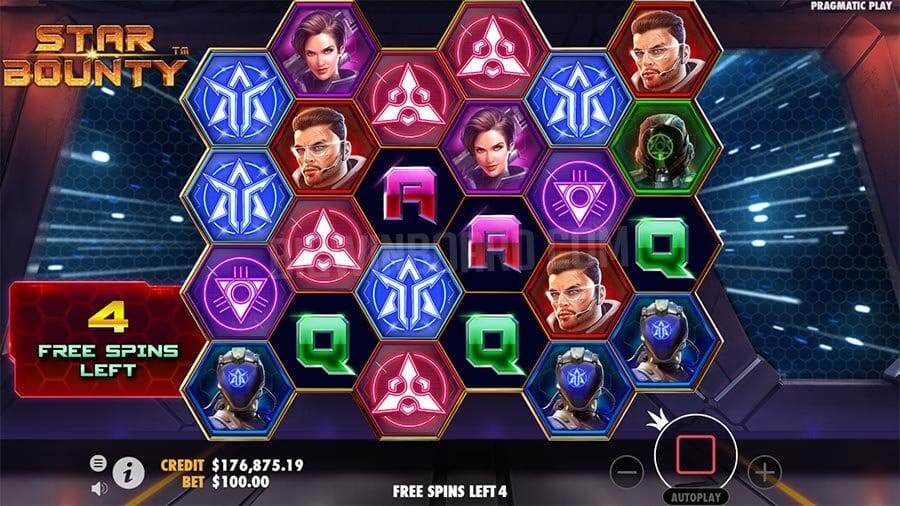Toggle the sound speaker icon
900x506 pixels.
coord(98,488)
